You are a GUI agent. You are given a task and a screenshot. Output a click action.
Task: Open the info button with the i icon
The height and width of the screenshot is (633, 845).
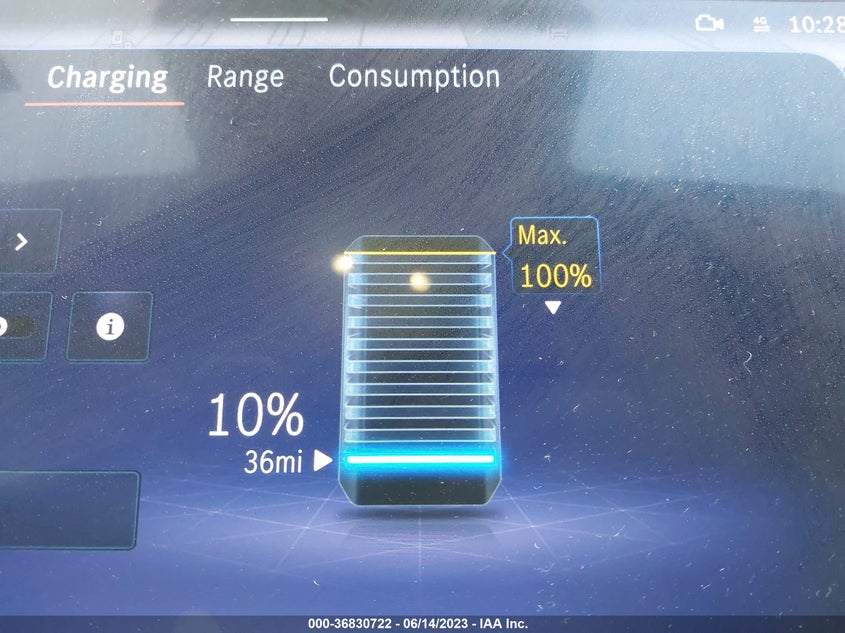tap(109, 326)
